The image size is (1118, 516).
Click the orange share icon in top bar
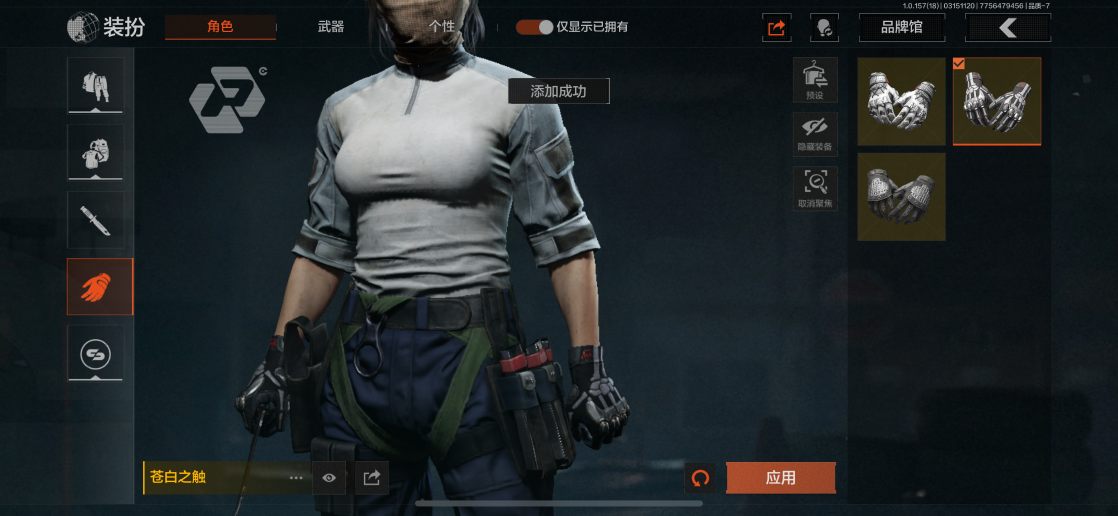pyautogui.click(x=777, y=28)
